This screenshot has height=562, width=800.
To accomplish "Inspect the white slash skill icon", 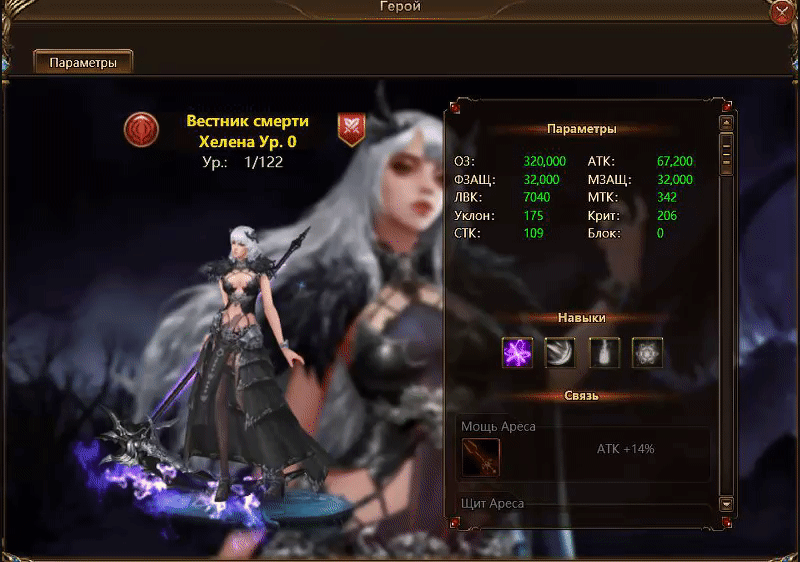I will coord(560,352).
